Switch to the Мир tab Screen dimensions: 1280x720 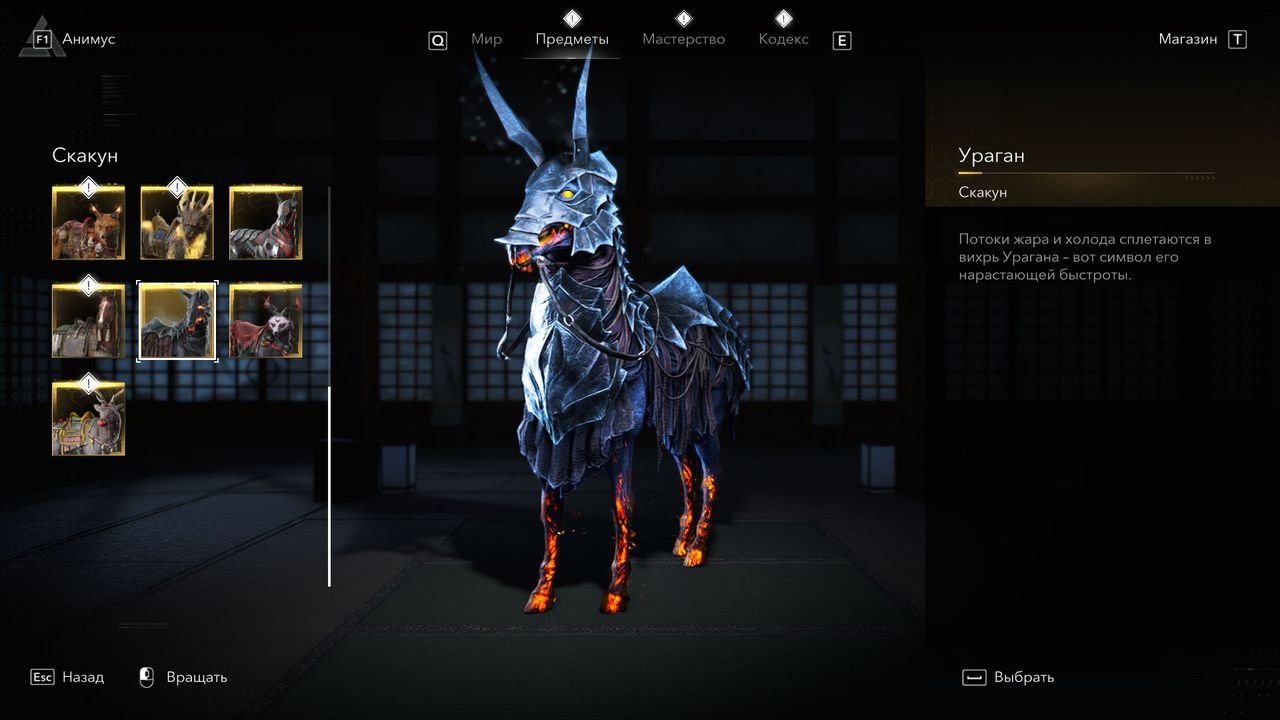486,40
